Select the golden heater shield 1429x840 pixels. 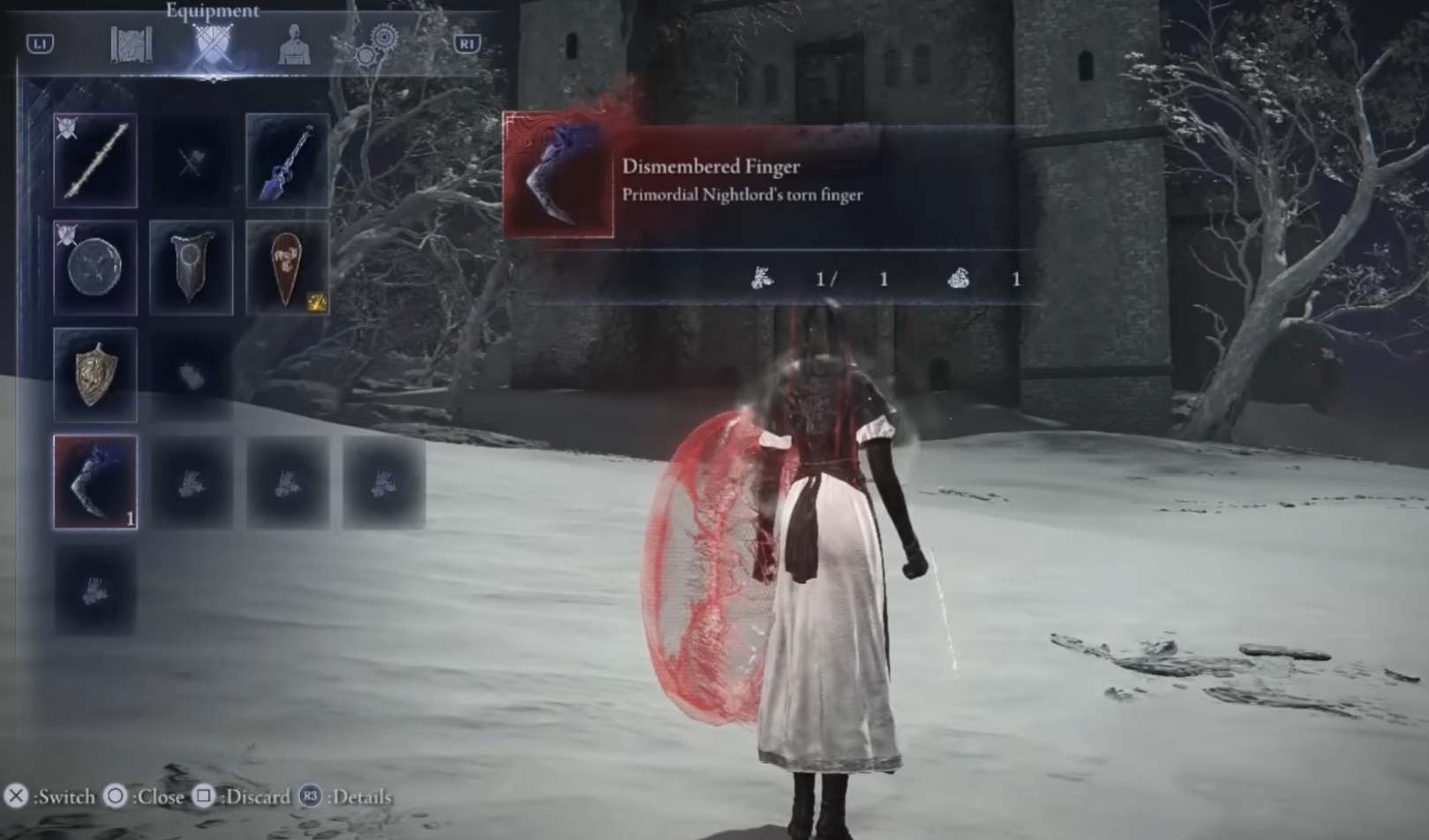point(94,373)
